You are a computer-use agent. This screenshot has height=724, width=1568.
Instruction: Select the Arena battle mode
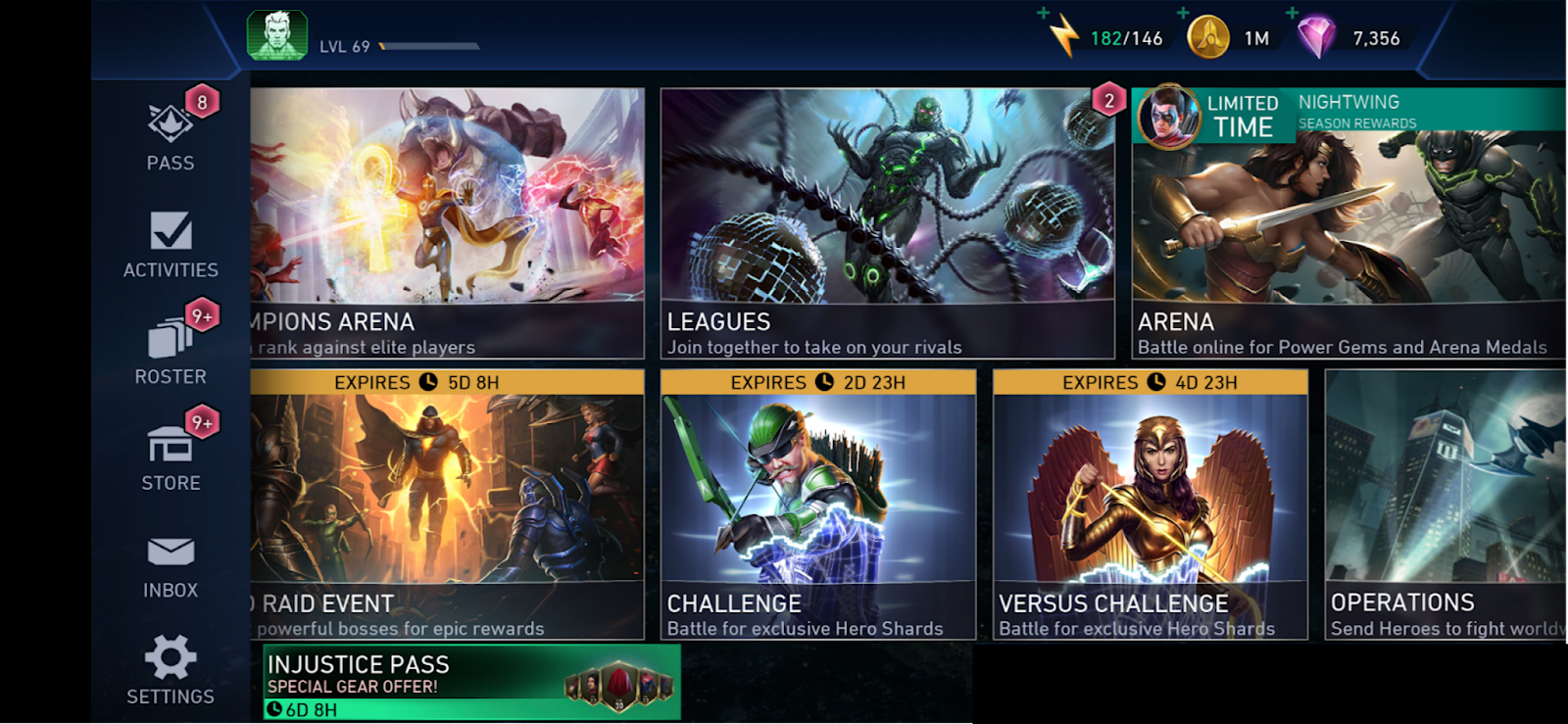click(1348, 245)
